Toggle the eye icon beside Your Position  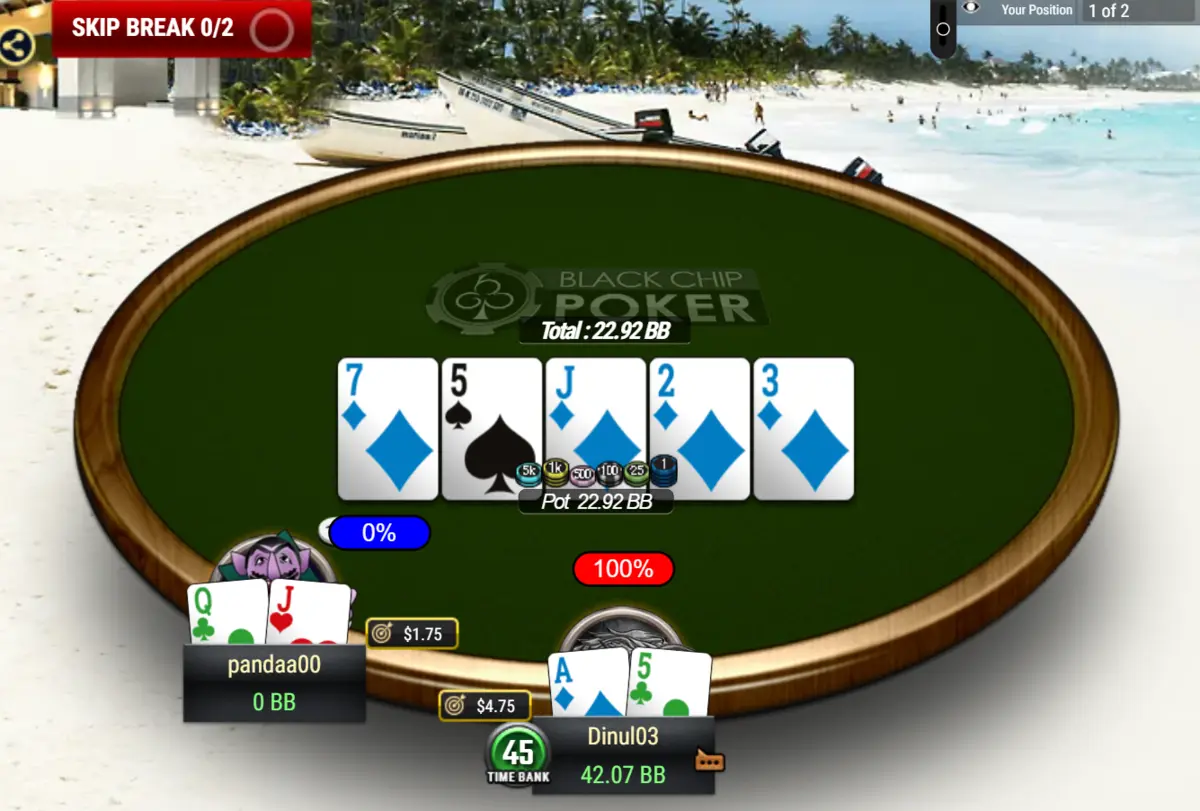pos(971,9)
